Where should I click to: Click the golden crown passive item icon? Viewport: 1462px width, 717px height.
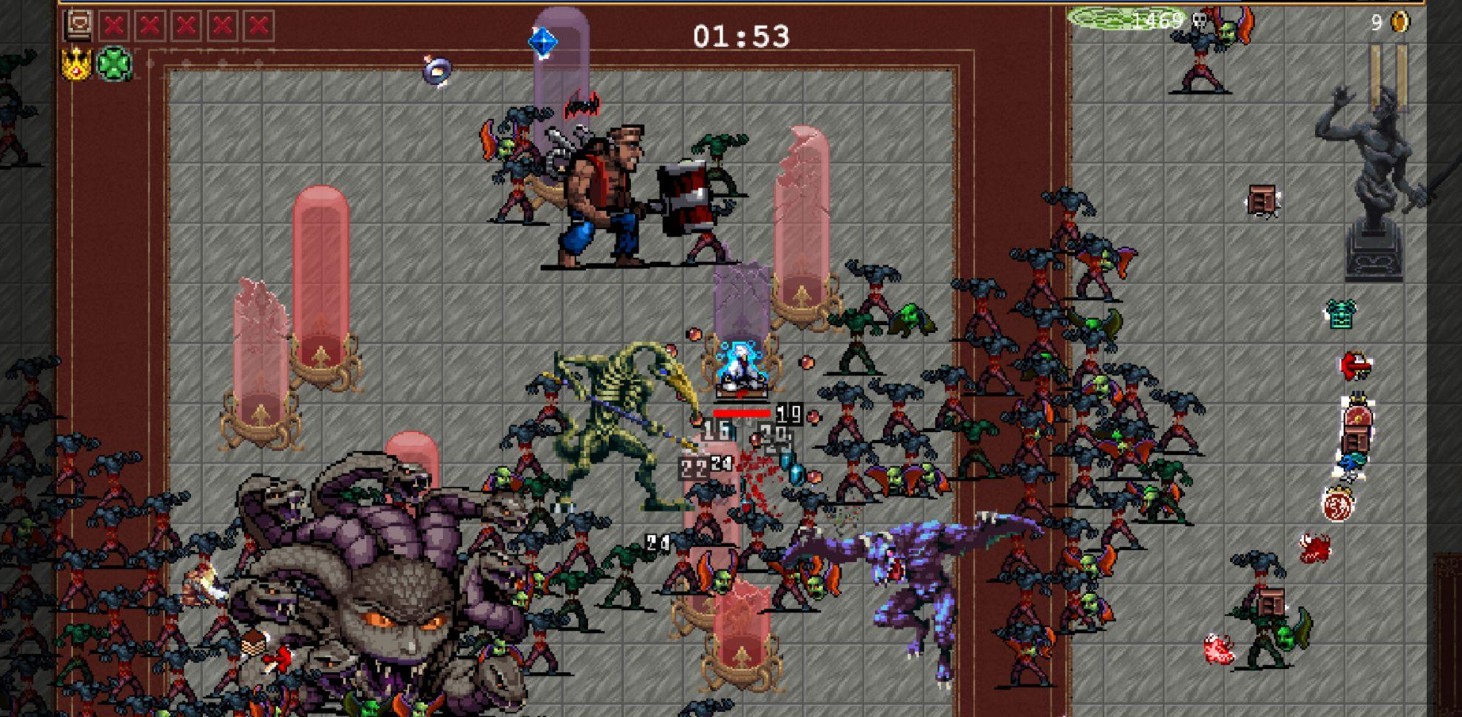click(x=77, y=64)
